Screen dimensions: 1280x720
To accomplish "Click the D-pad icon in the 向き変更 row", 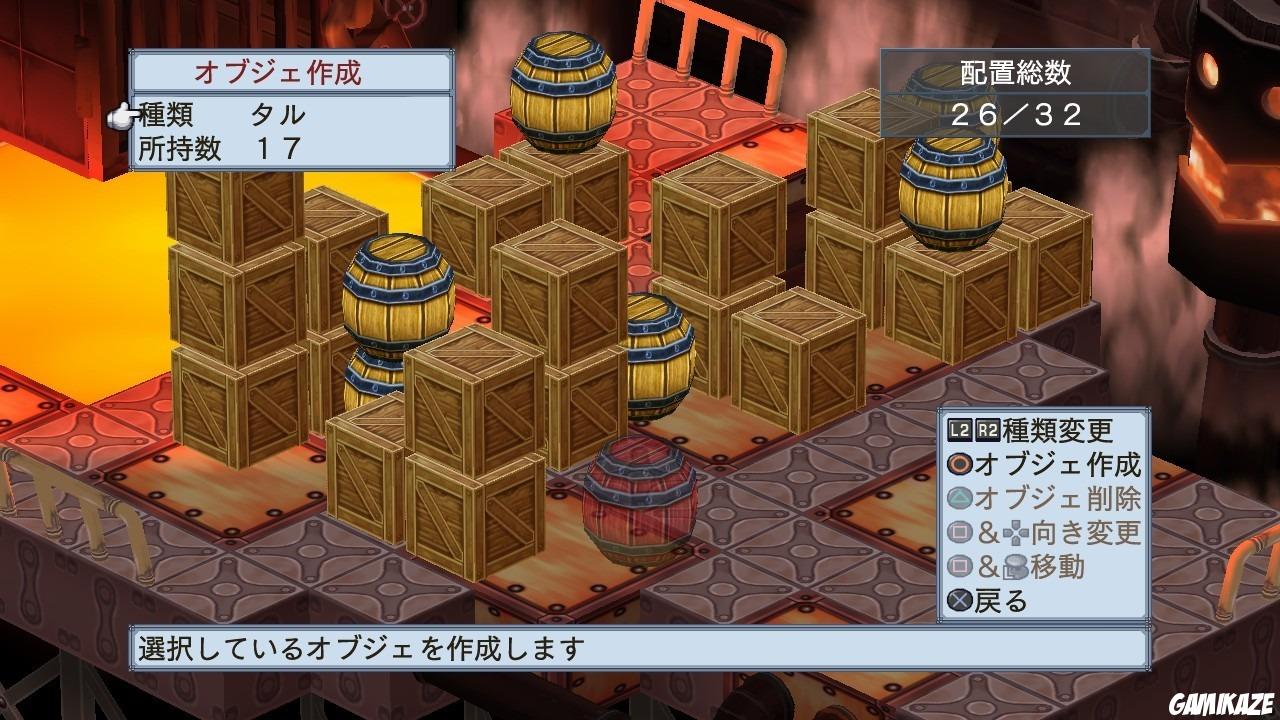I will 1016,532.
